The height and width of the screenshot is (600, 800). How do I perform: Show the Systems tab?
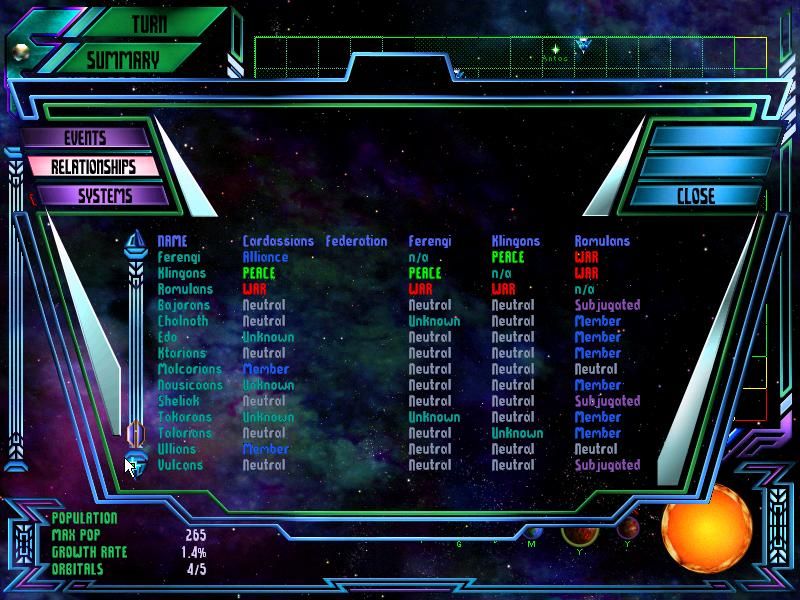pyautogui.click(x=98, y=196)
